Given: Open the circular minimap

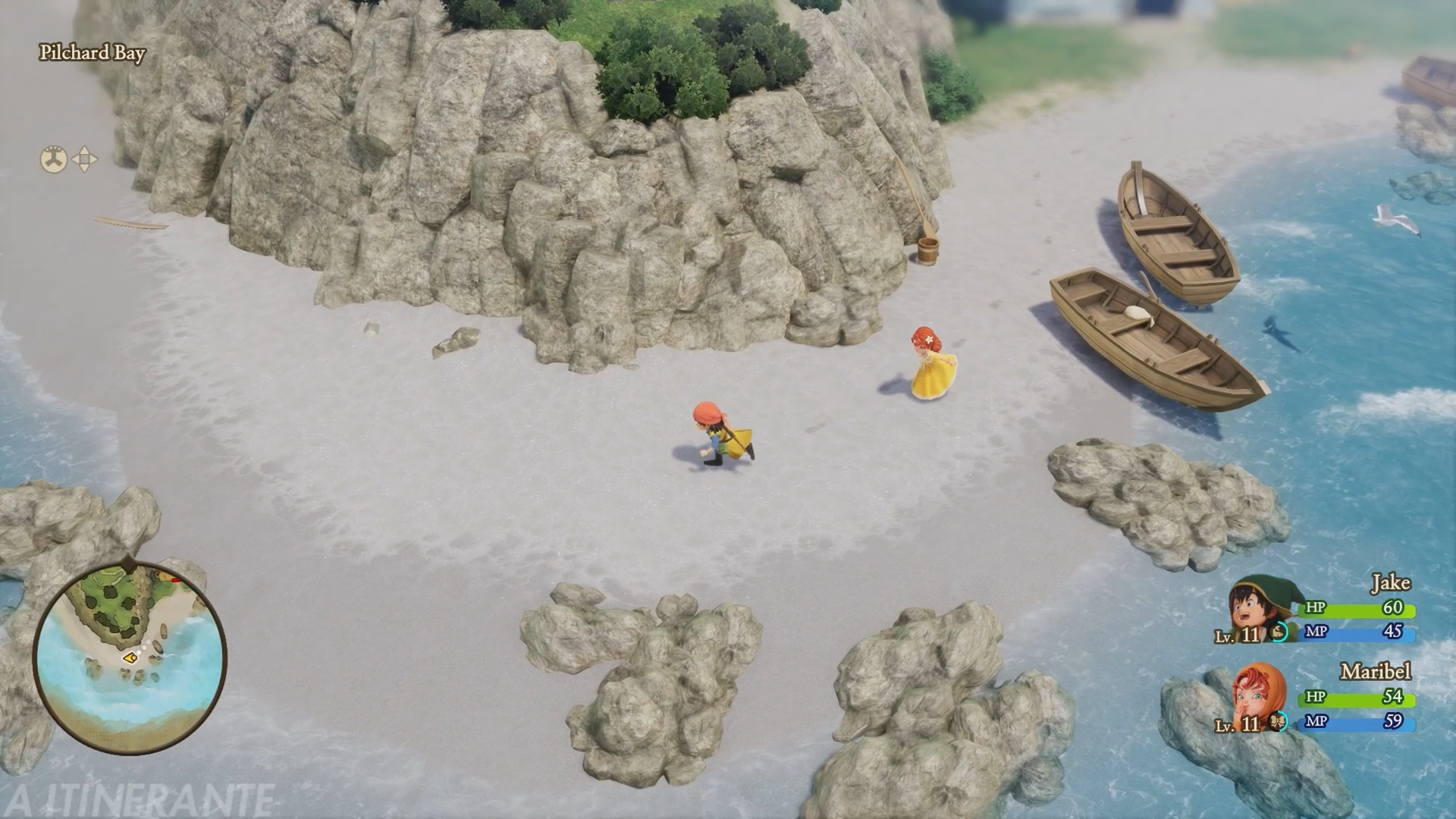Looking at the screenshot, I should tap(130, 657).
